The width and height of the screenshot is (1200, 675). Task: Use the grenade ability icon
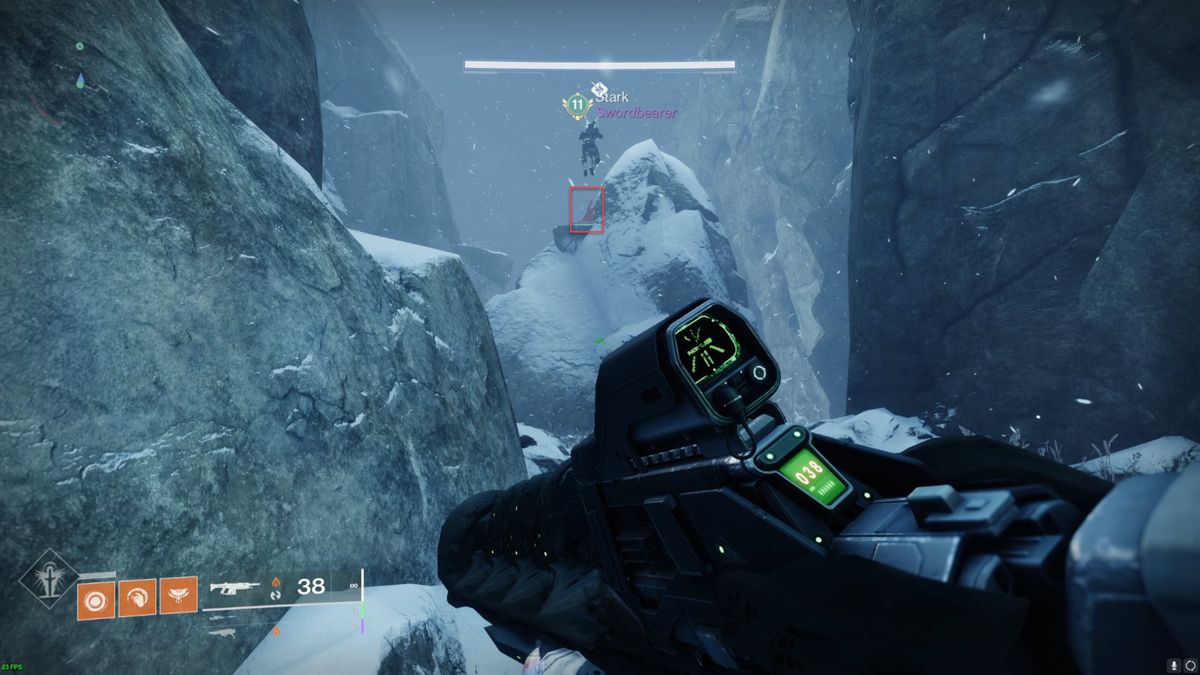click(x=96, y=598)
